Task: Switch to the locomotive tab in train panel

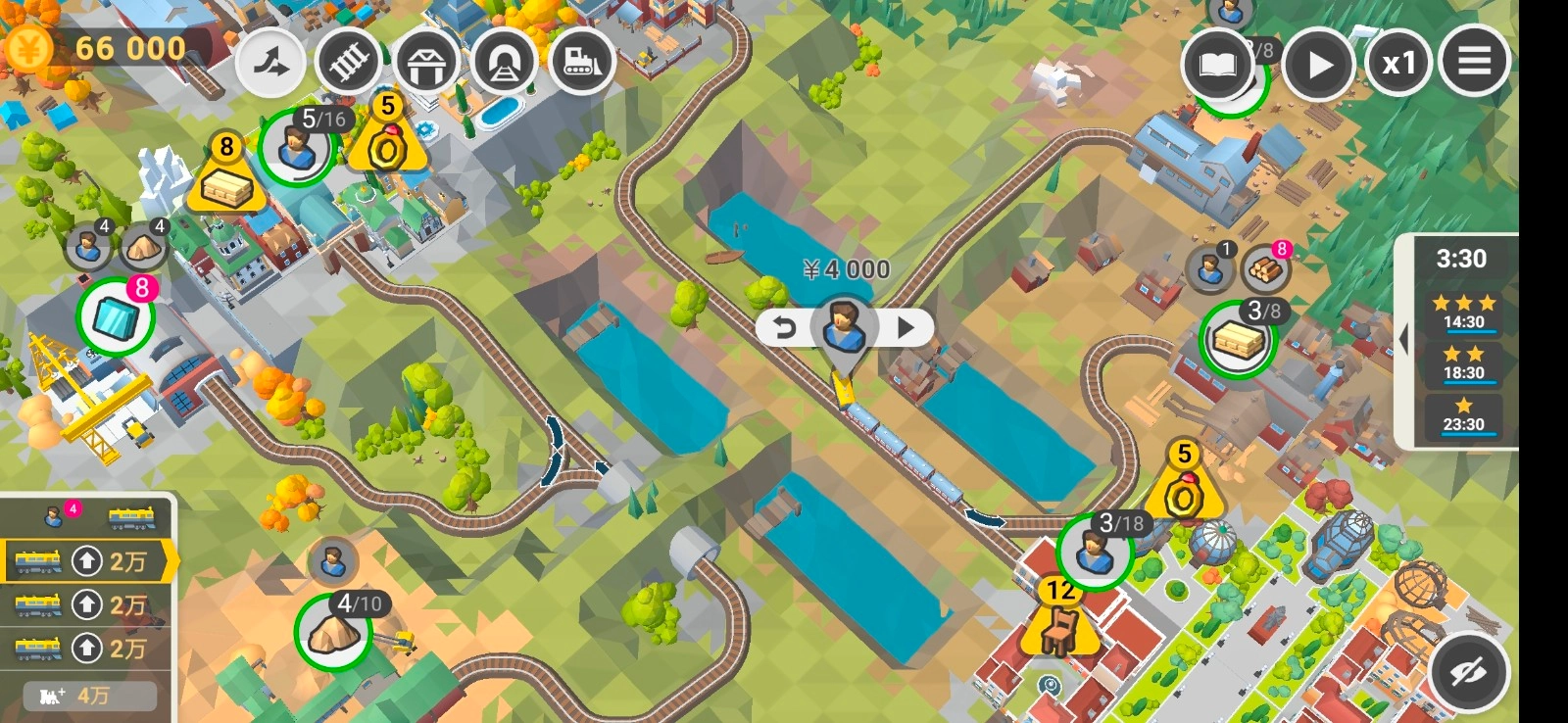Action: [130, 516]
